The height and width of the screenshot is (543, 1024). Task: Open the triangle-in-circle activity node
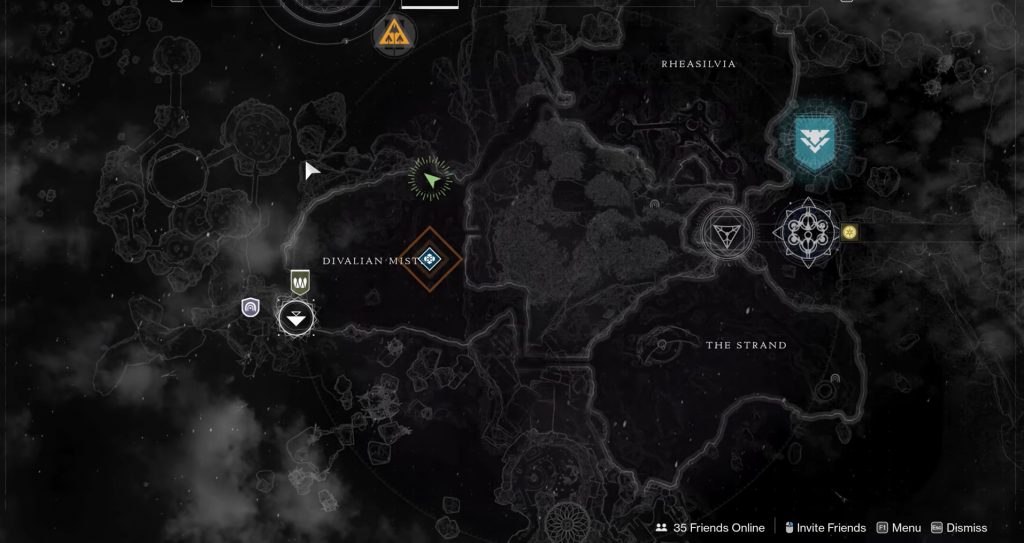[x=727, y=234]
